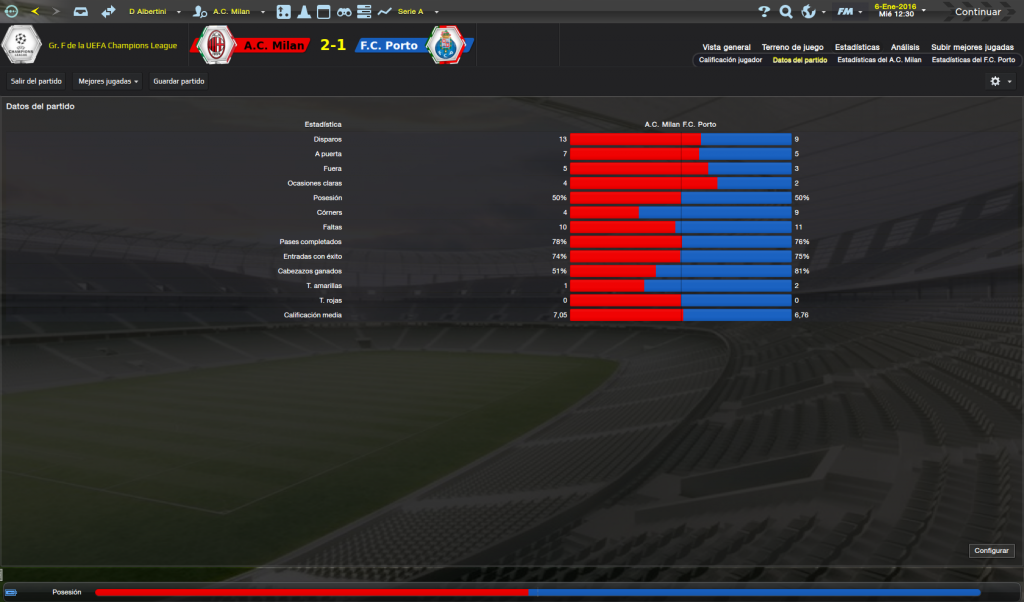
Task: Click the Configurar button
Action: 991,550
